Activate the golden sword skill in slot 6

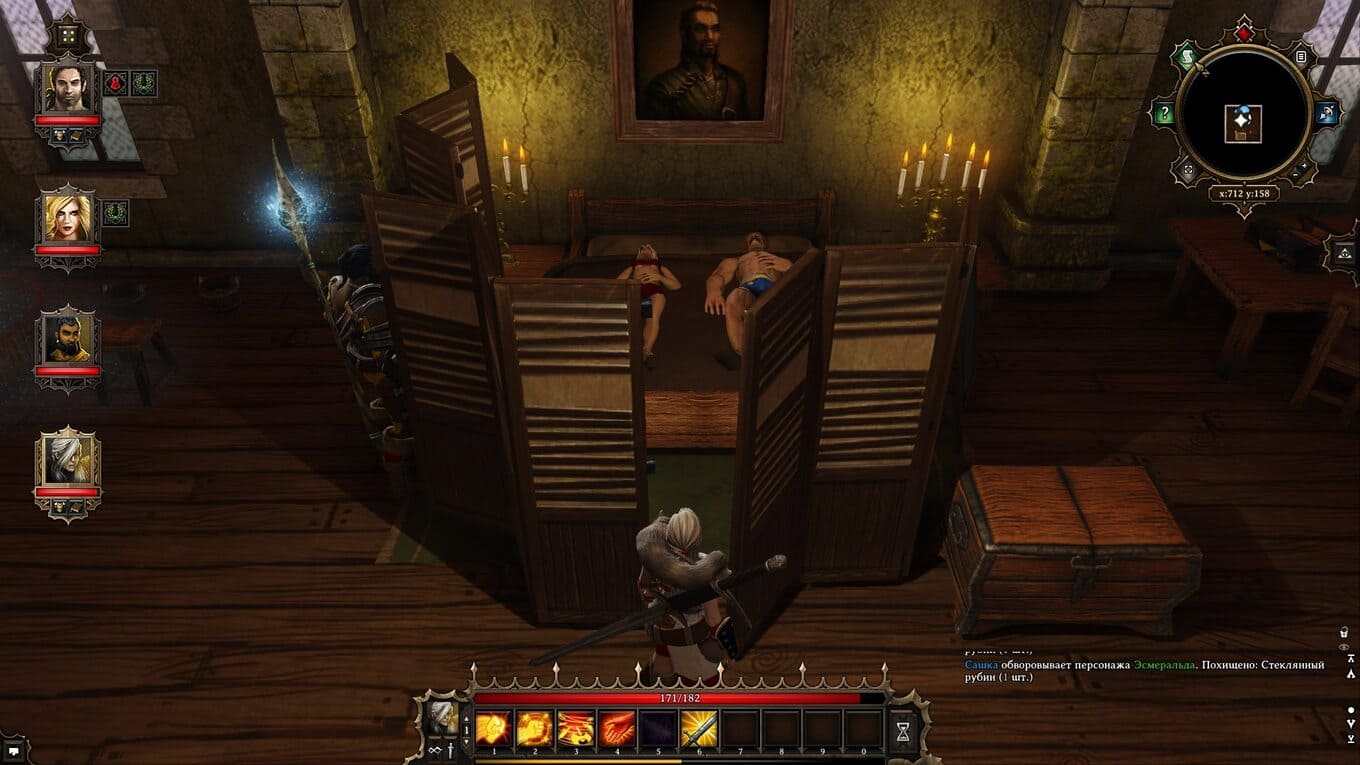(x=699, y=729)
